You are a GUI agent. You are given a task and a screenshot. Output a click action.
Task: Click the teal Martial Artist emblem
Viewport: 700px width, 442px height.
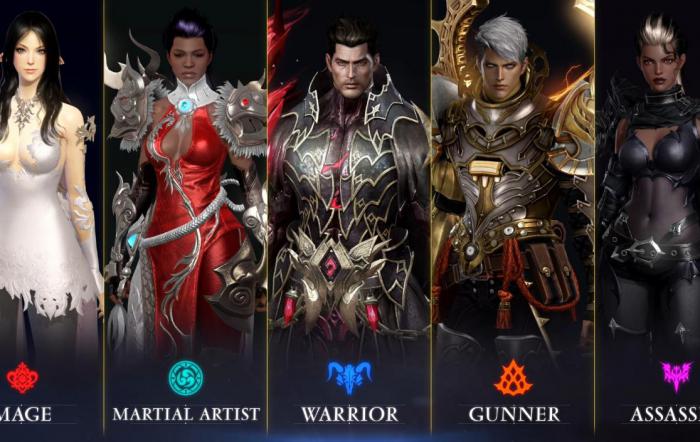coord(185,378)
